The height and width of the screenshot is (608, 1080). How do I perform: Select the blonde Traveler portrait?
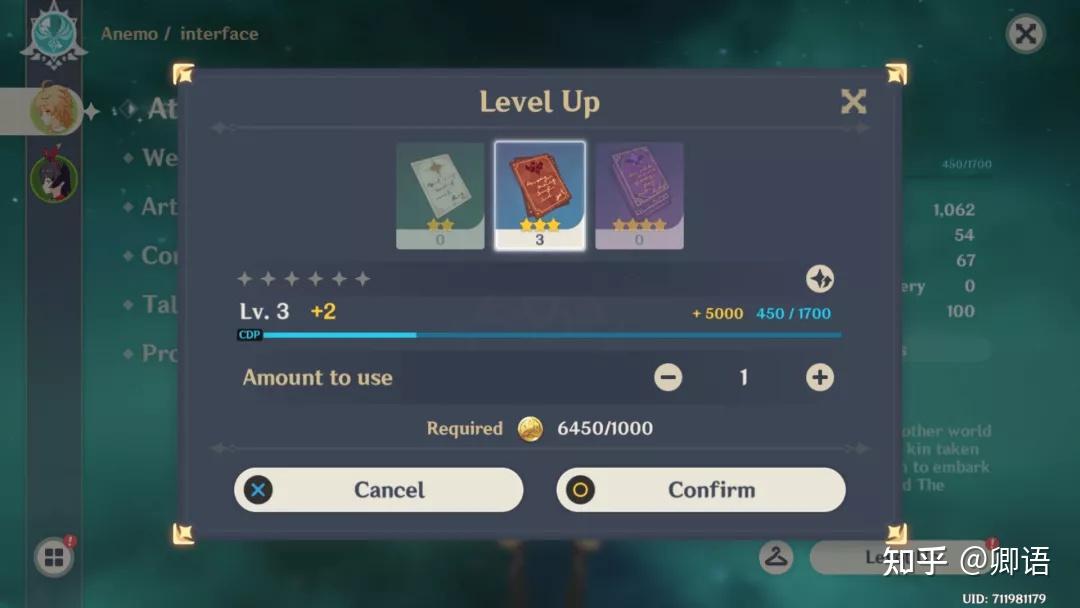point(54,110)
